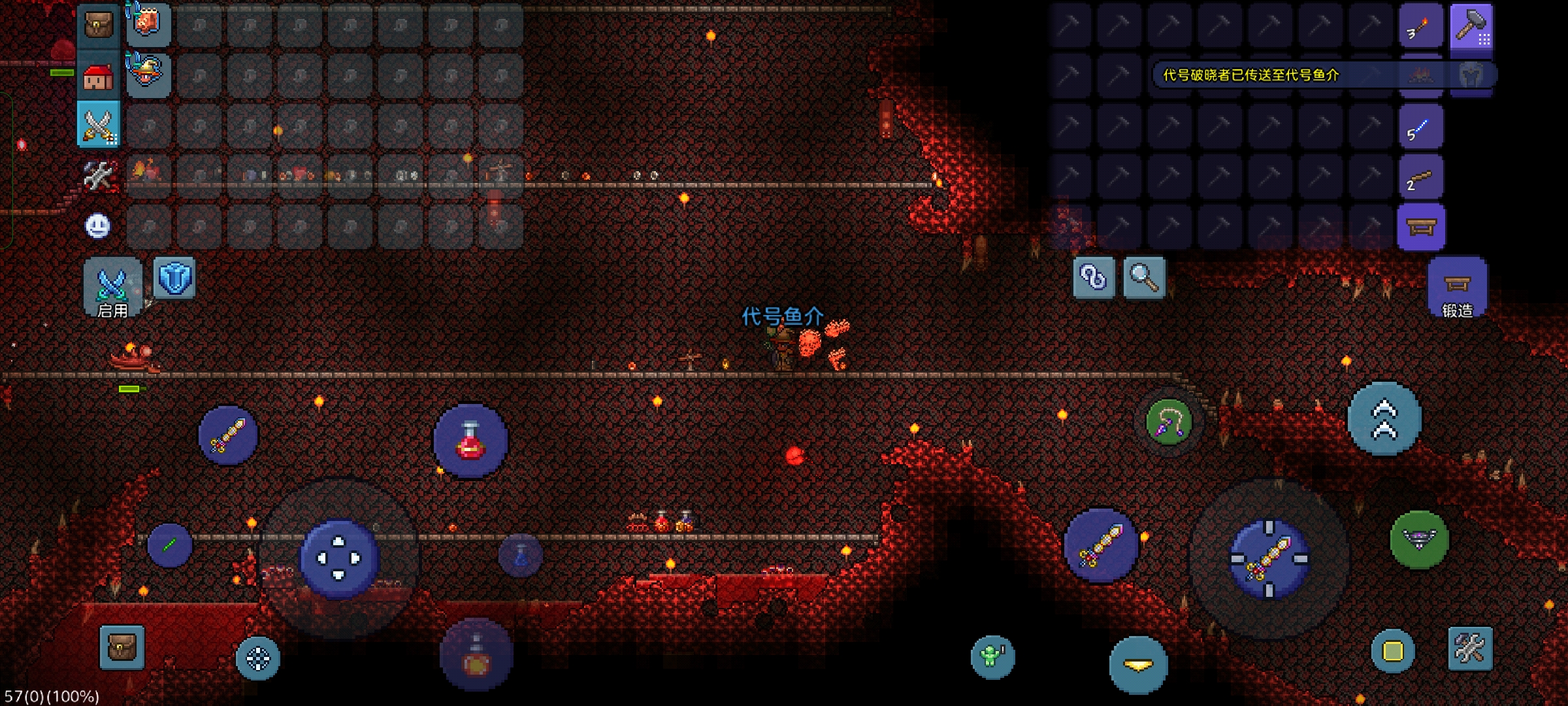Tap the 启用 crossed swords button
This screenshot has width=1568, height=706.
click(112, 288)
